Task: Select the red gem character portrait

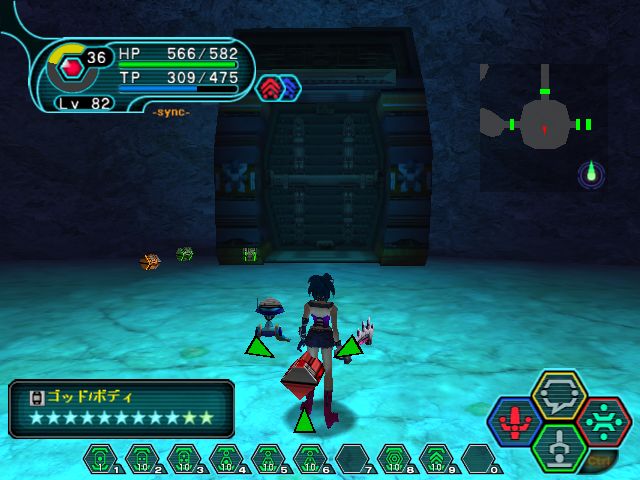Action: tap(70, 69)
